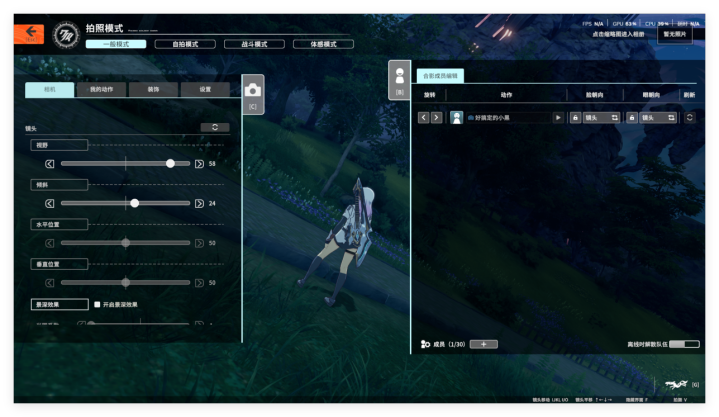Image resolution: width=719 pixels, height=417 pixels.
Task: Switch to 战斗模式 battle mode
Action: pos(254,44)
